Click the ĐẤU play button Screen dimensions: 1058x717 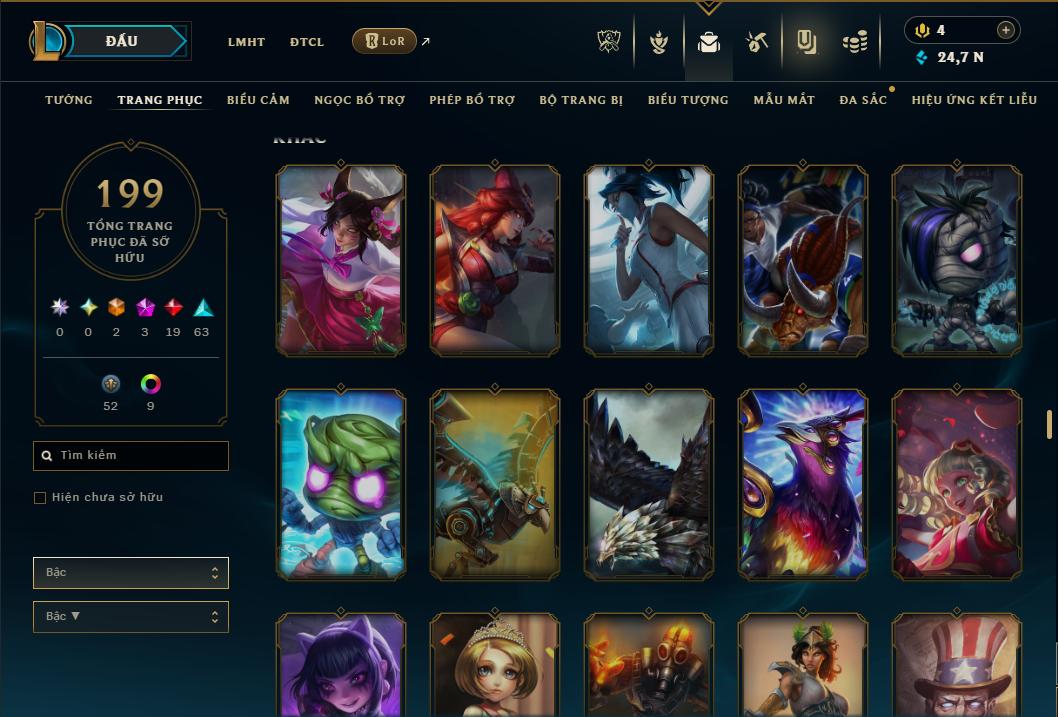point(122,41)
